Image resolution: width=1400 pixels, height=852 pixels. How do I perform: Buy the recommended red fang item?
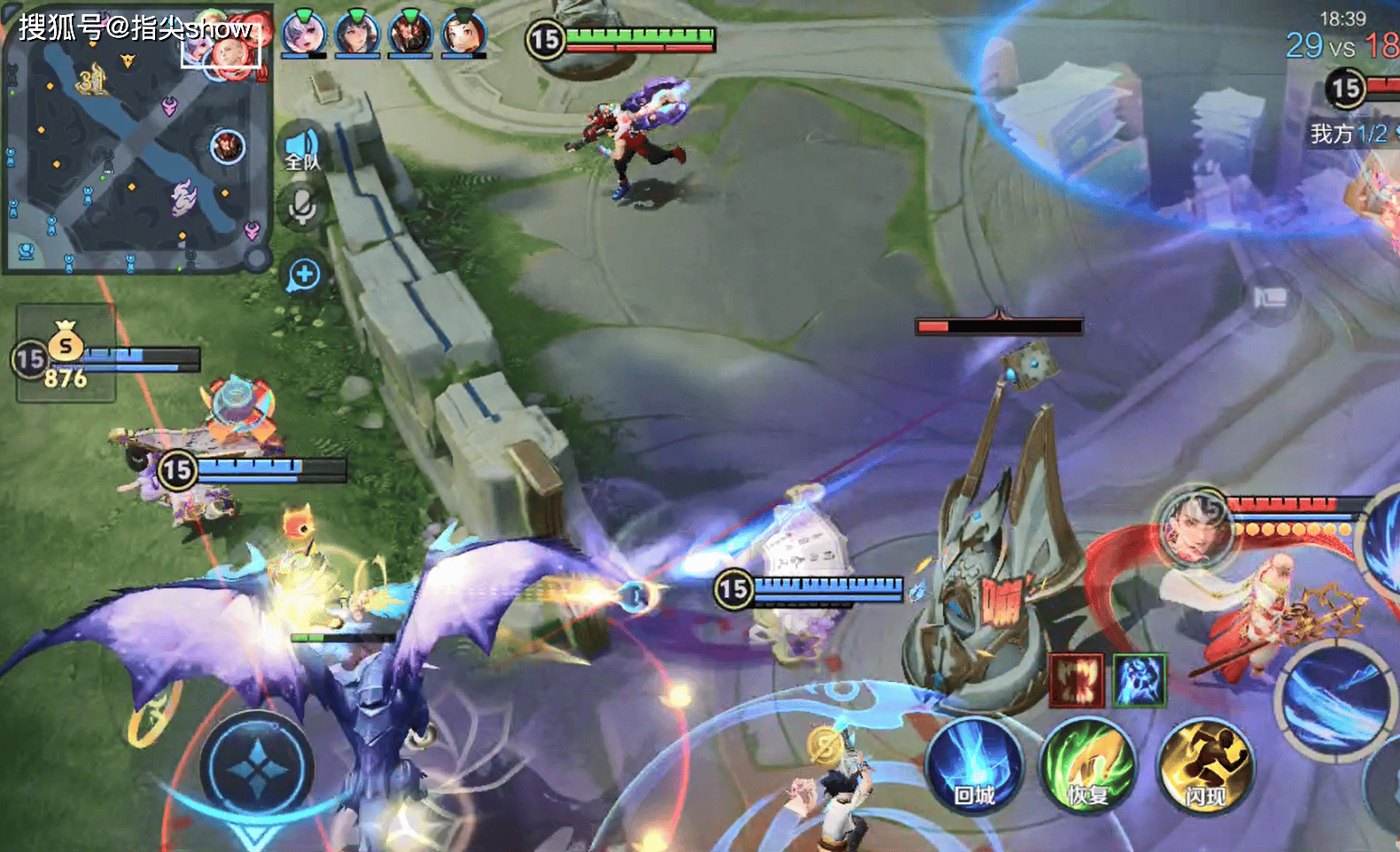pyautogui.click(x=1077, y=681)
